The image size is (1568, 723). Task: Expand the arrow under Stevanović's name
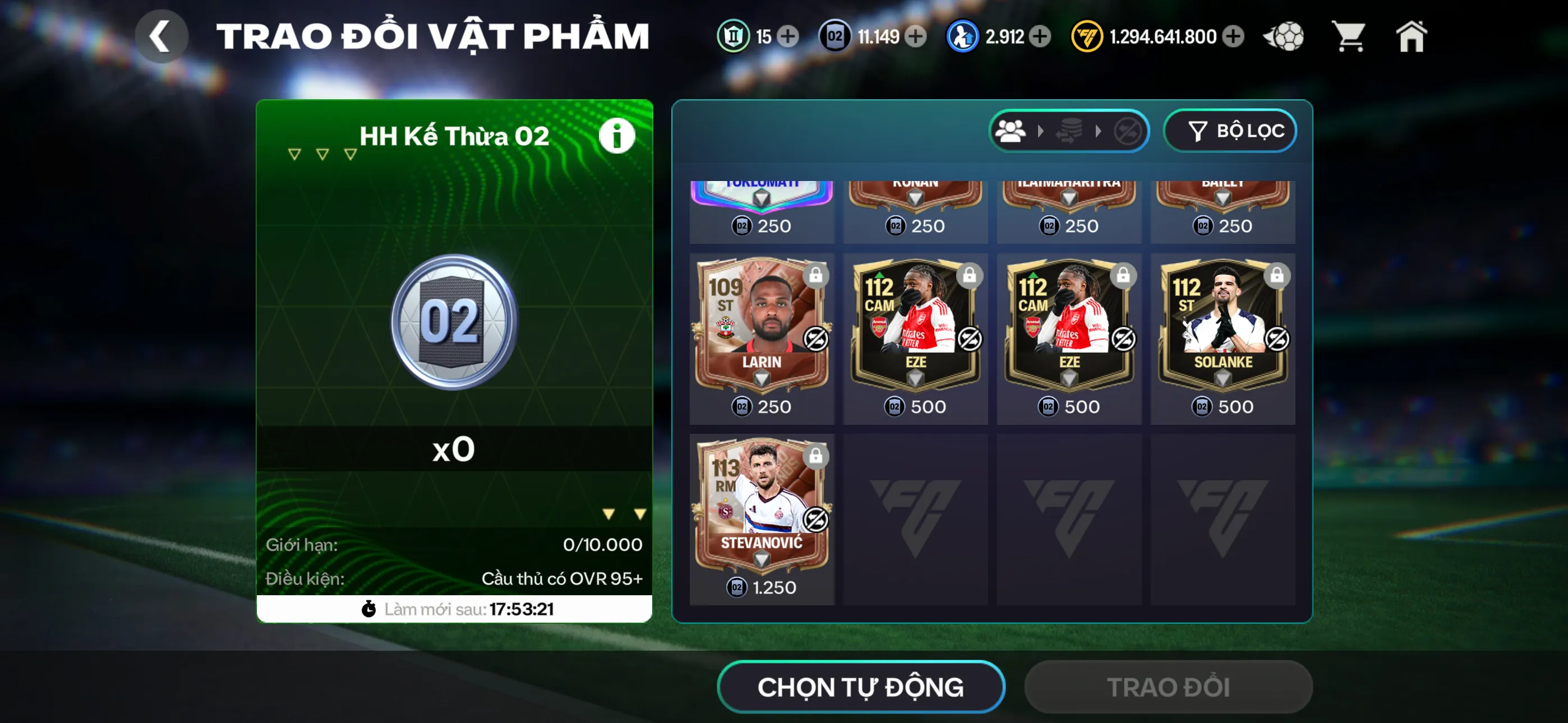[762, 558]
